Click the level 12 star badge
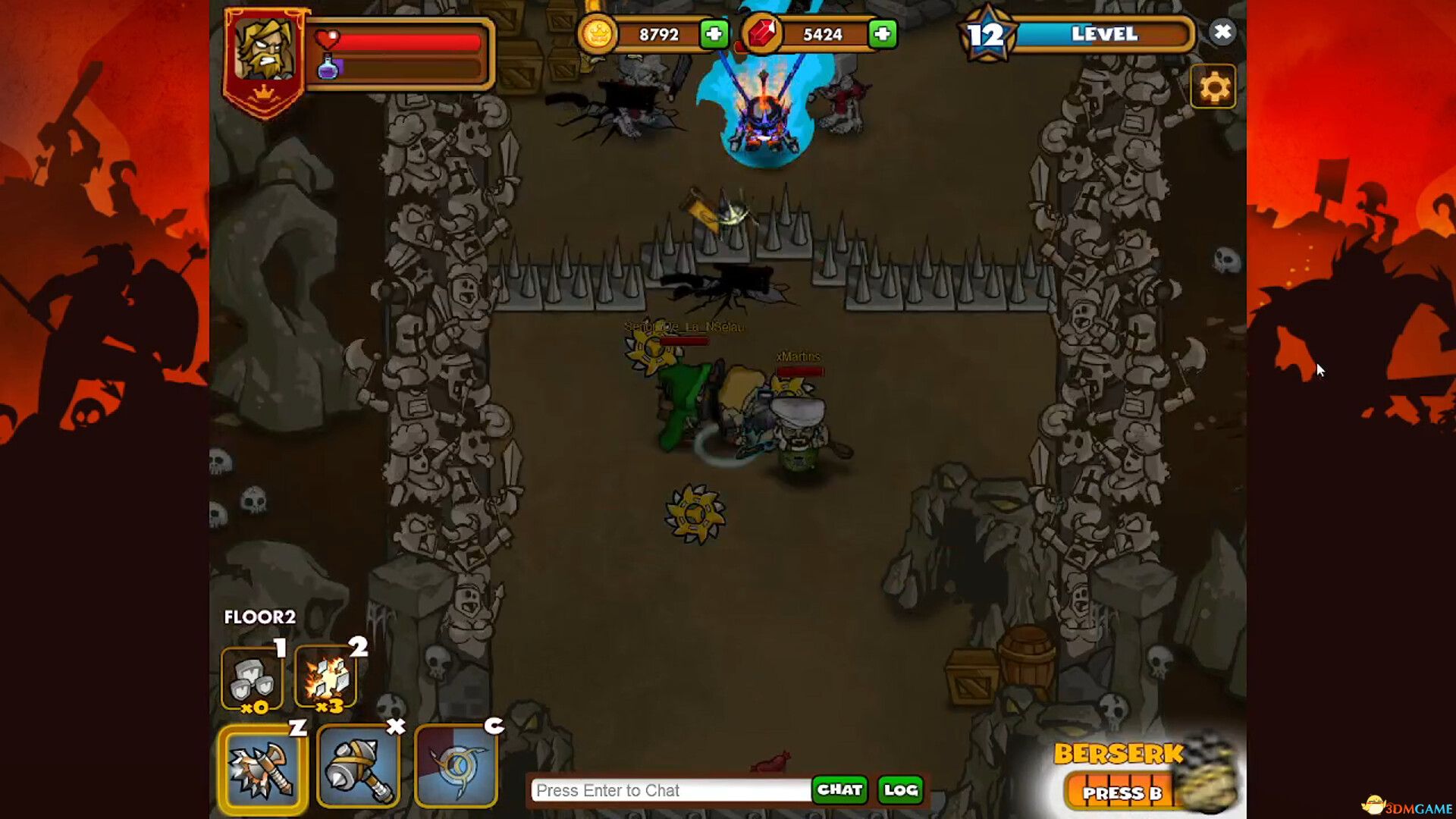 coord(986,34)
